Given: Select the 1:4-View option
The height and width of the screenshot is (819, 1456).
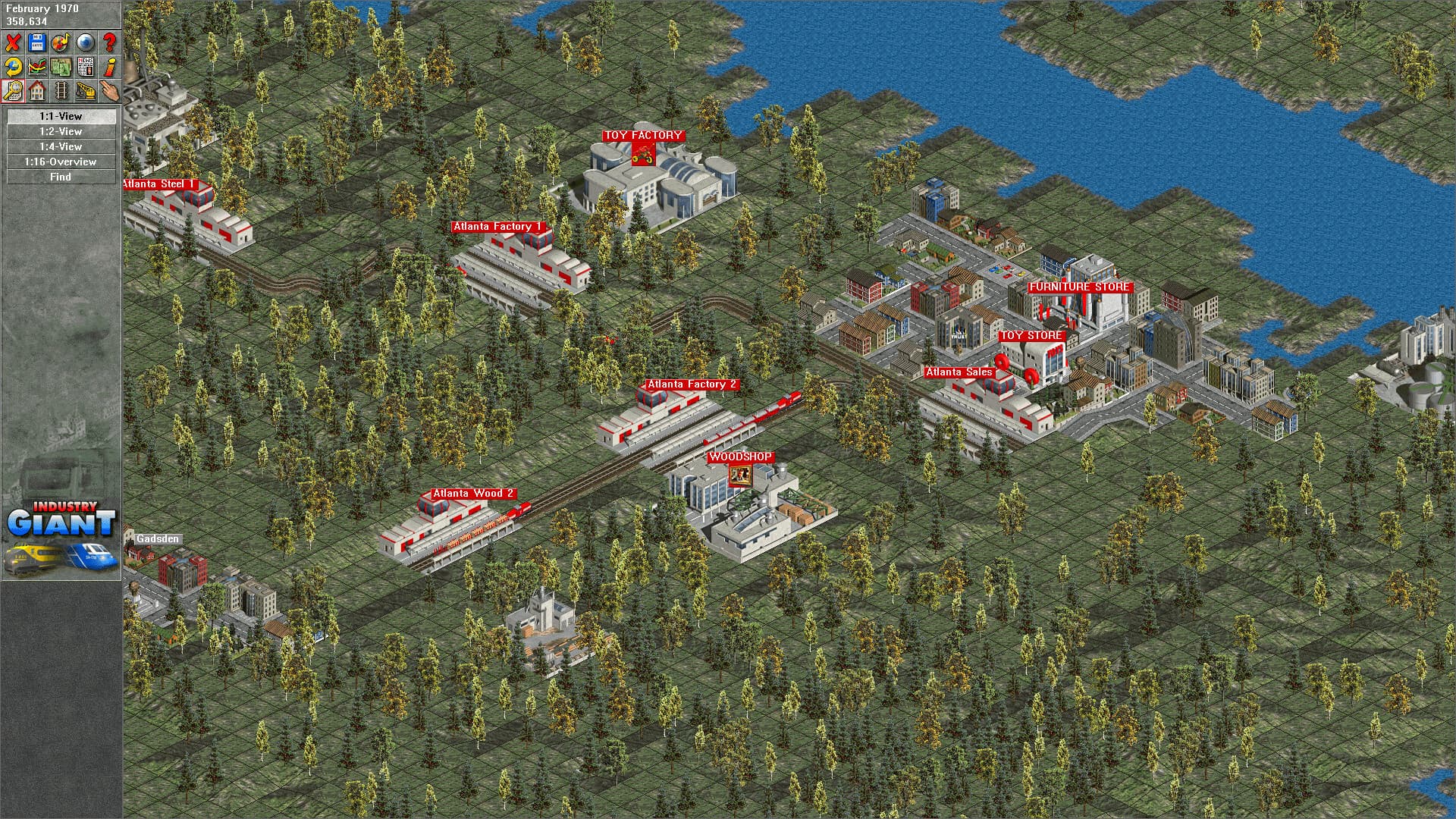Looking at the screenshot, I should pyautogui.click(x=60, y=146).
